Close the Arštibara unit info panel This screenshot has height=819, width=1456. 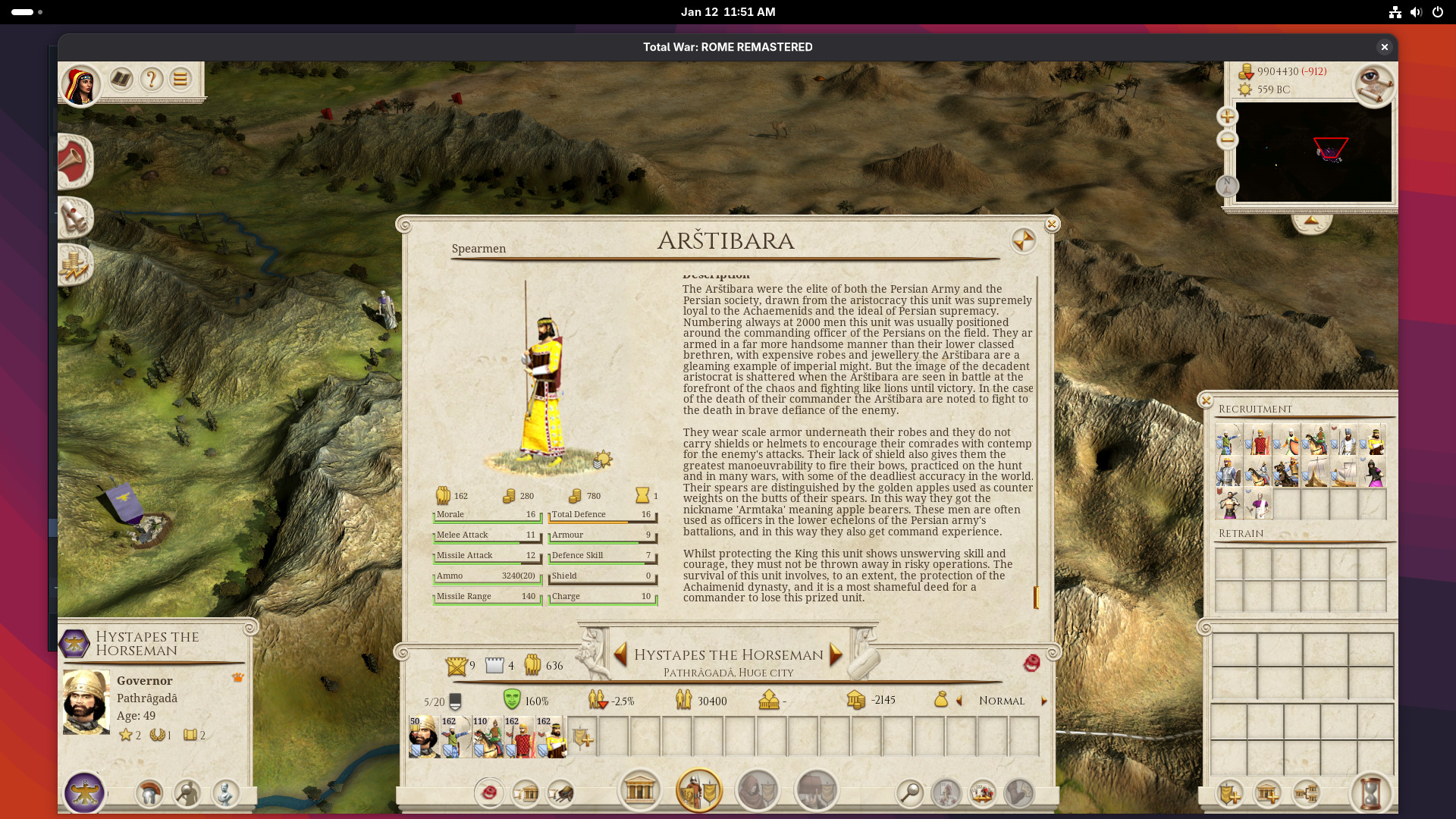click(x=1051, y=224)
